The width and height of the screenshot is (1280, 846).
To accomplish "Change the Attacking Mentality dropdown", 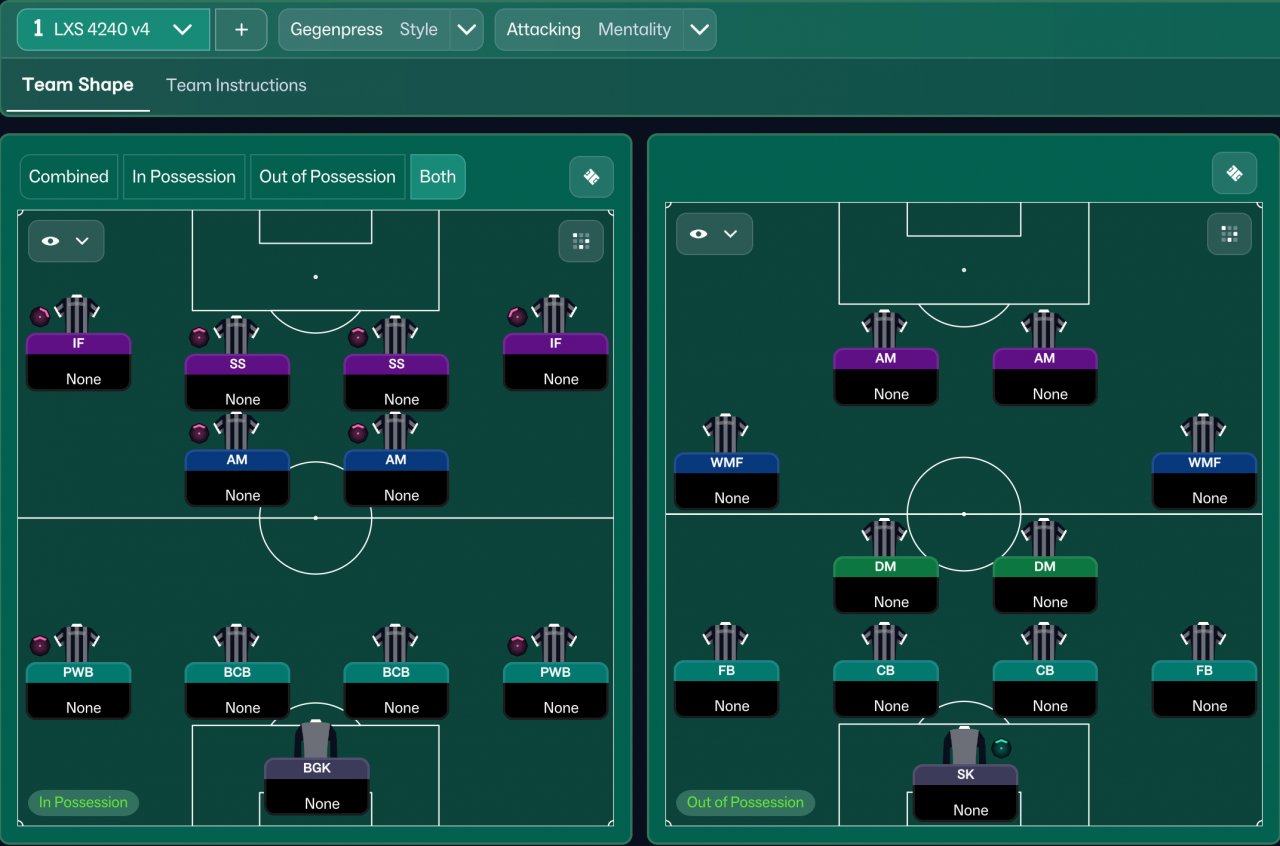I will coord(699,29).
